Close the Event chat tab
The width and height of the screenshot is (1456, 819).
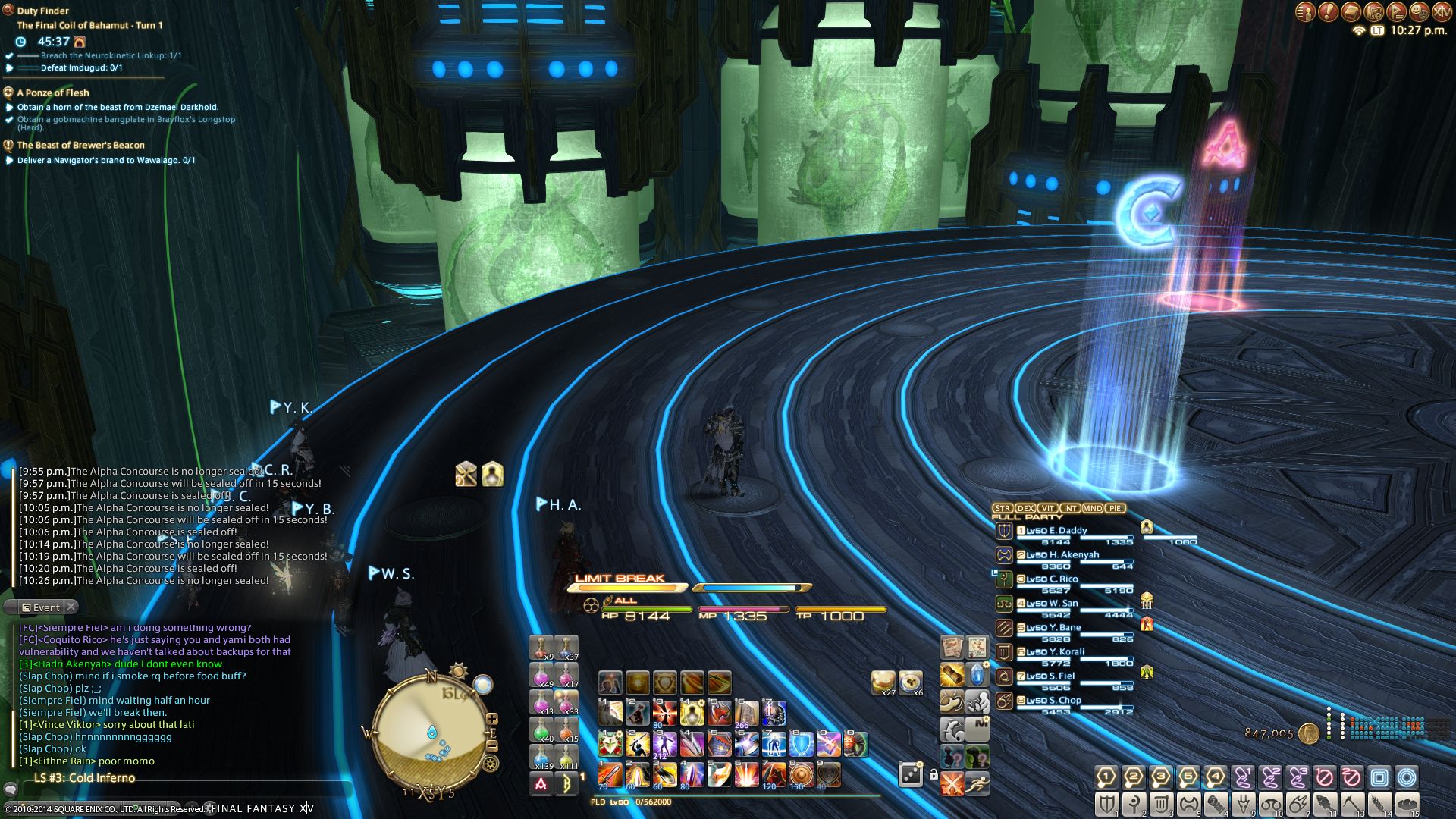click(71, 607)
